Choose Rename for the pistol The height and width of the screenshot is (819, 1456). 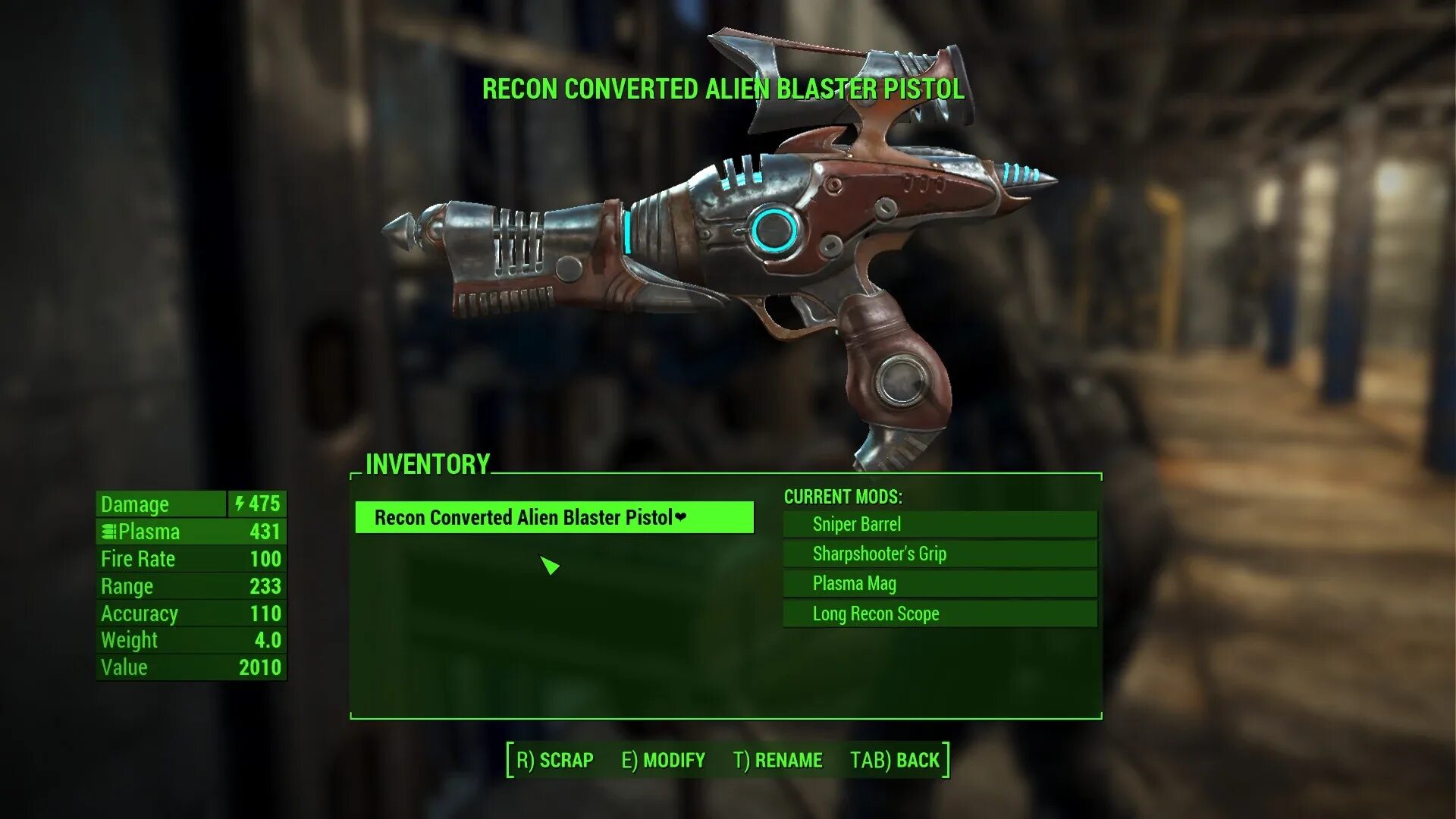click(x=778, y=760)
